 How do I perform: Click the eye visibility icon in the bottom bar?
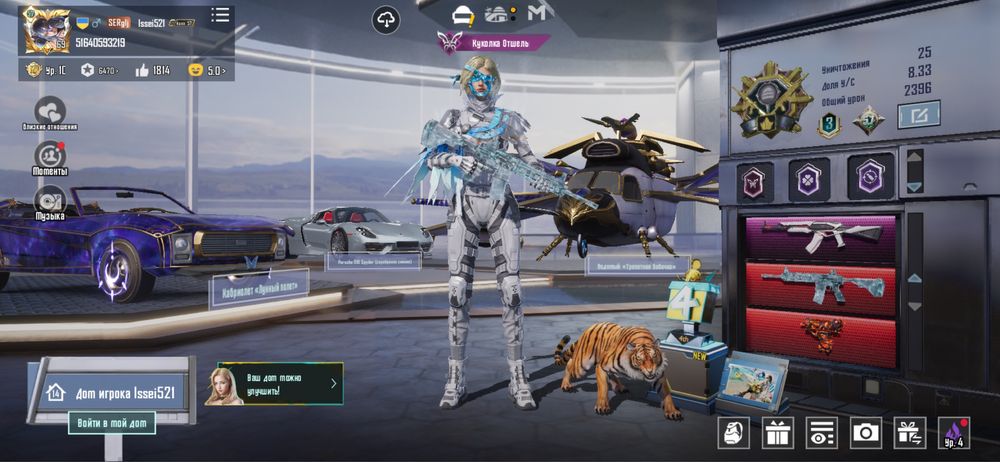pos(821,432)
